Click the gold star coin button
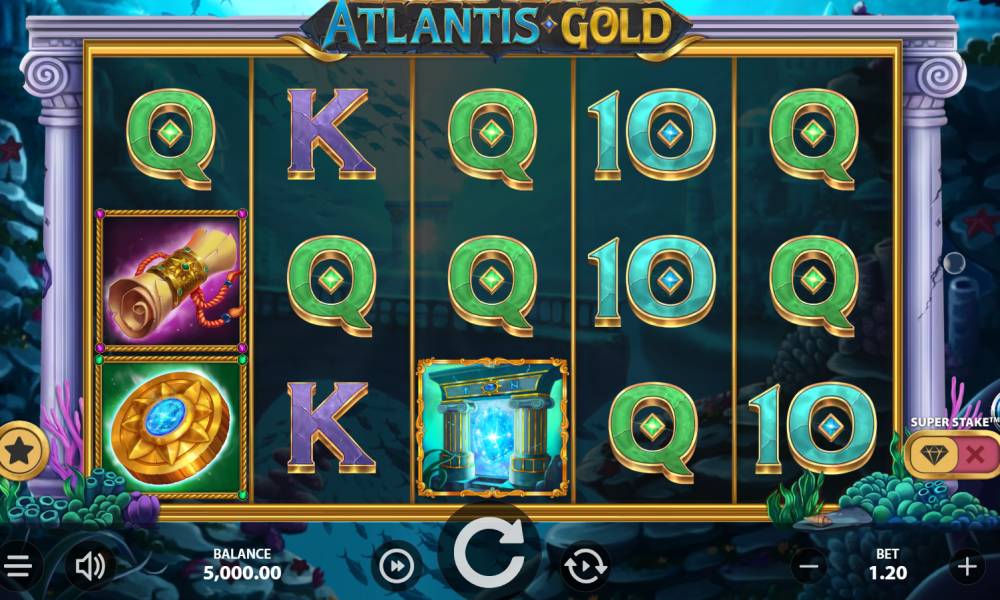The image size is (1000, 600). (20, 451)
